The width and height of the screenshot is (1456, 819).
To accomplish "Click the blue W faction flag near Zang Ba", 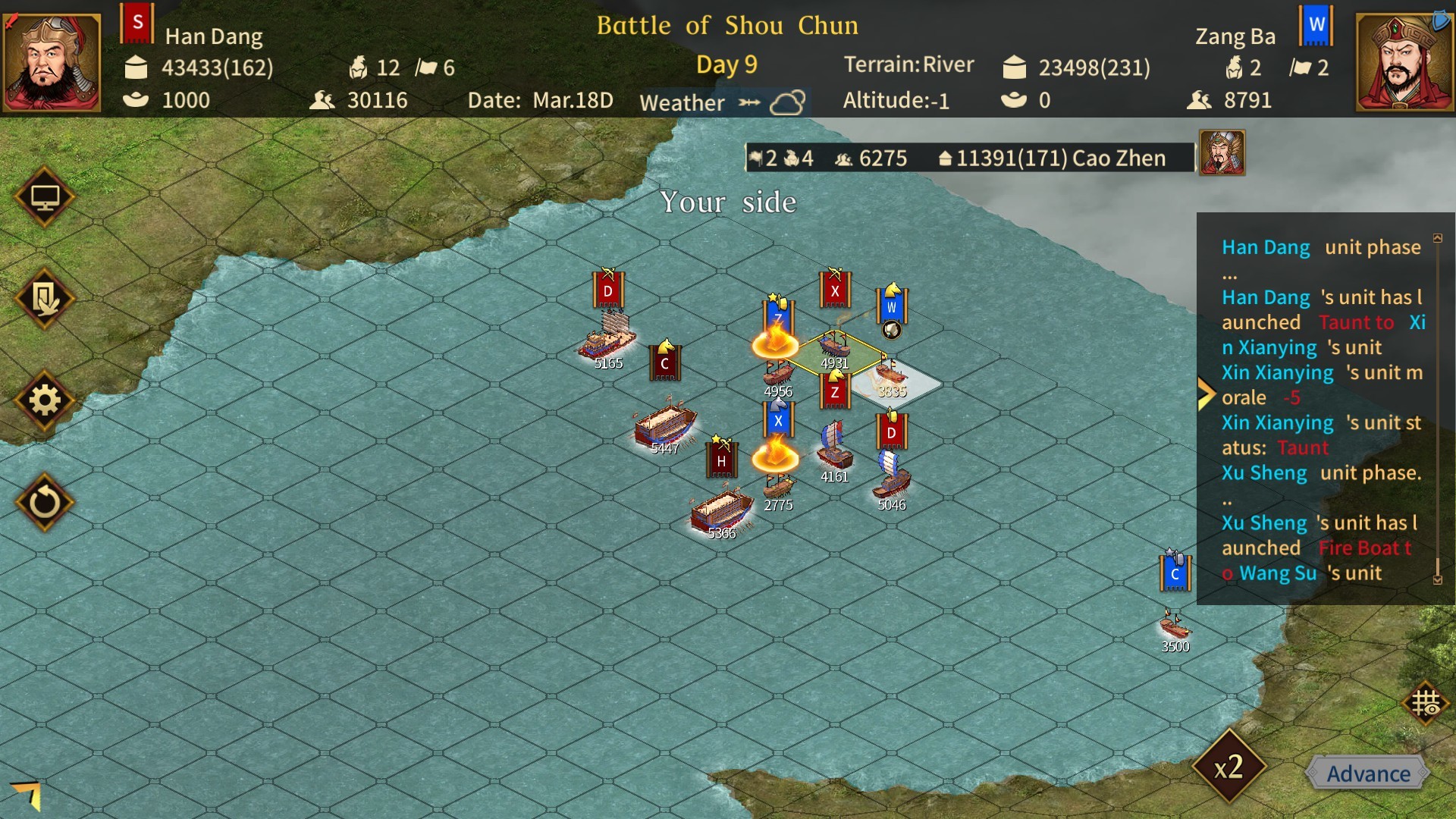I will point(1316,25).
